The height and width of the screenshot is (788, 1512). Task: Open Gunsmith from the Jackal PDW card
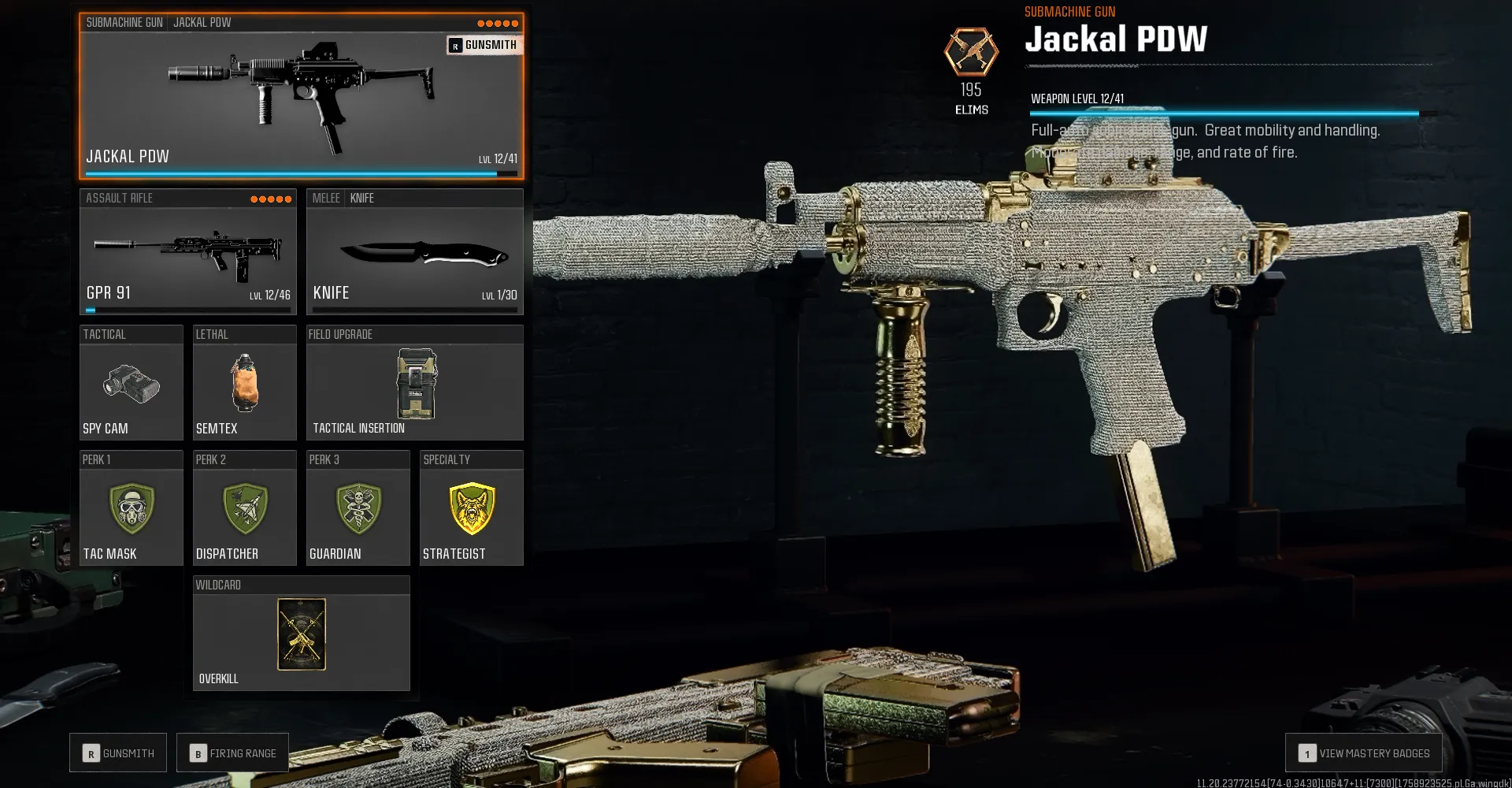[483, 45]
